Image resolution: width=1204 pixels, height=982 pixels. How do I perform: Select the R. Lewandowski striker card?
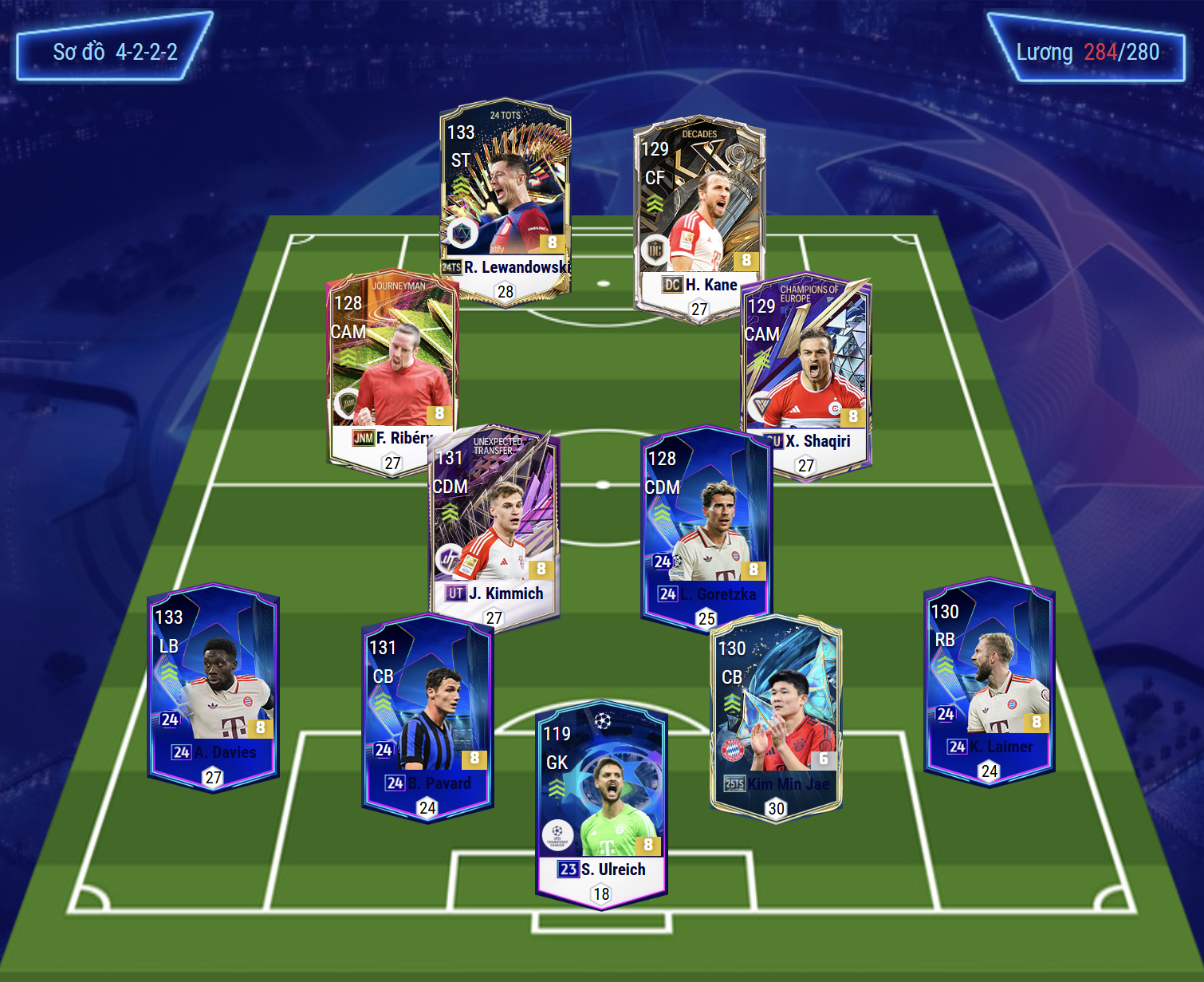(505, 199)
